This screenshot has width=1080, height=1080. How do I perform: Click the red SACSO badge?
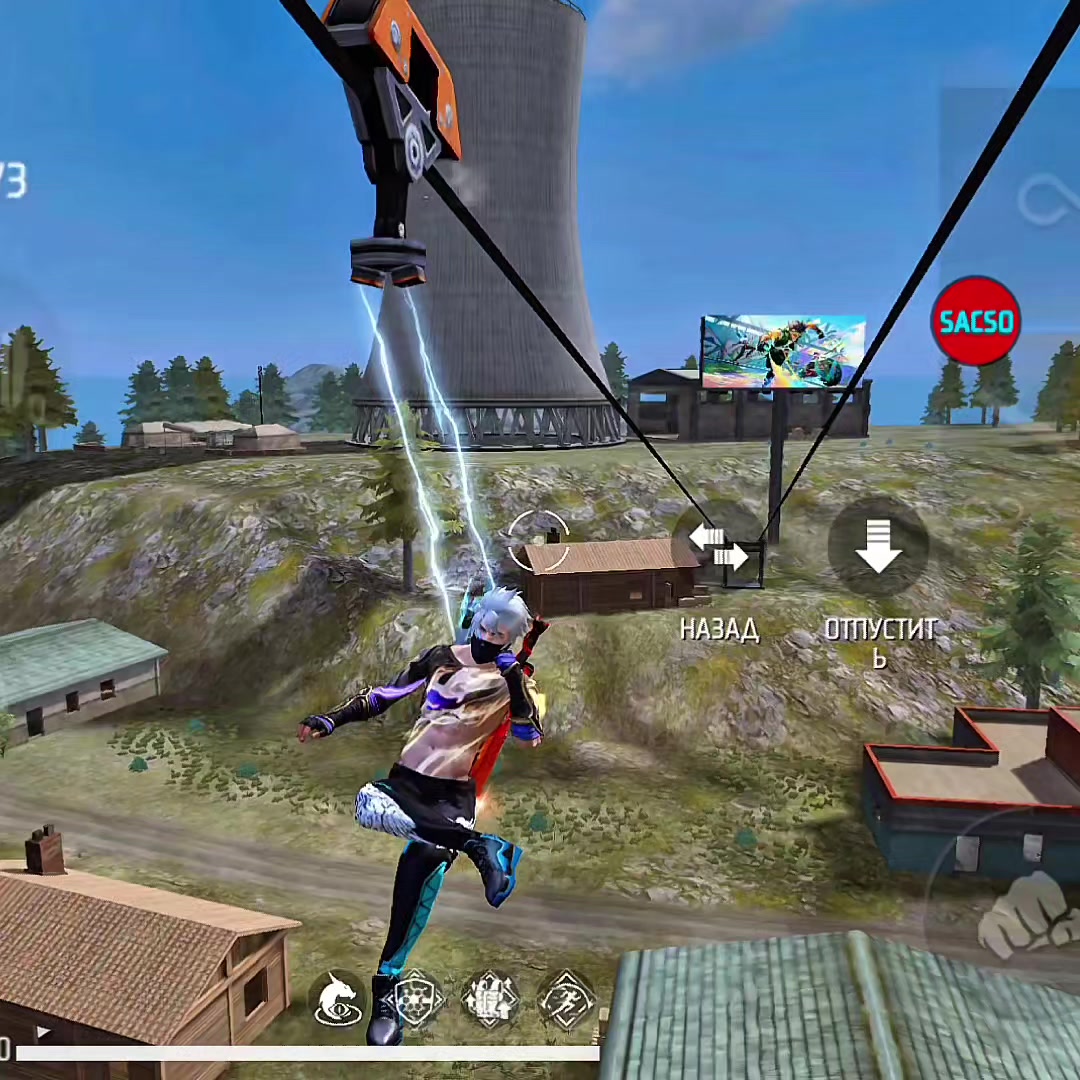975,321
